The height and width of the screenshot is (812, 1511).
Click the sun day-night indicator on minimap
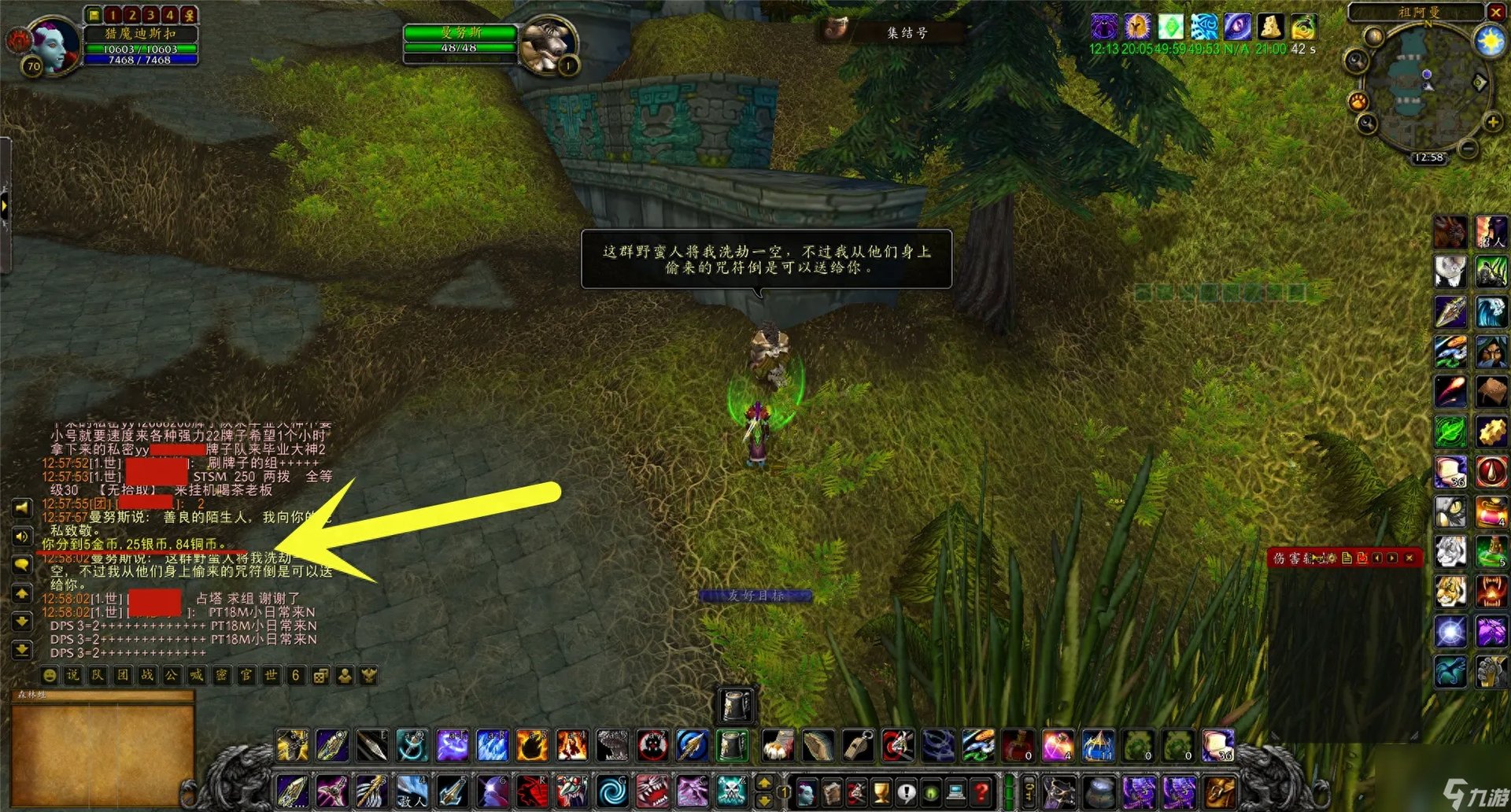click(1490, 41)
